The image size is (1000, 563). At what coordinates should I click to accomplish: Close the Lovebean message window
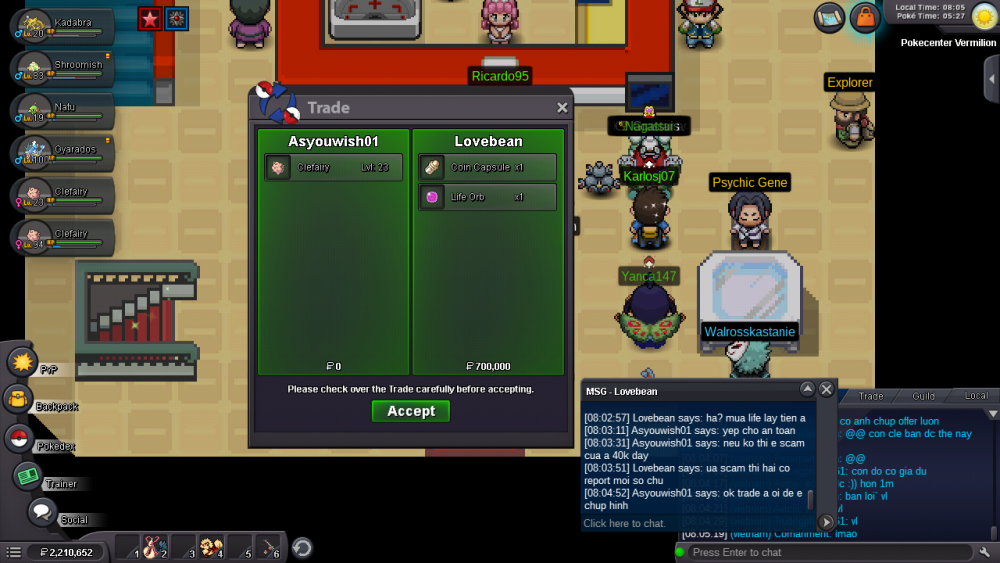[x=827, y=389]
